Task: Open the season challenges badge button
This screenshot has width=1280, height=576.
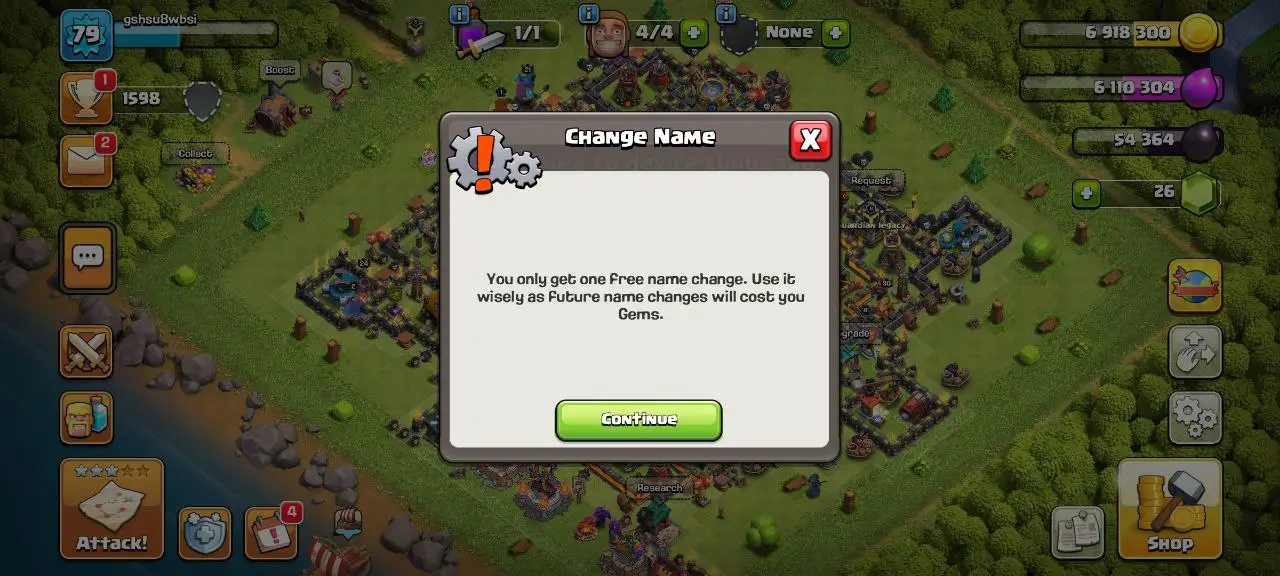Action: [x=1195, y=285]
